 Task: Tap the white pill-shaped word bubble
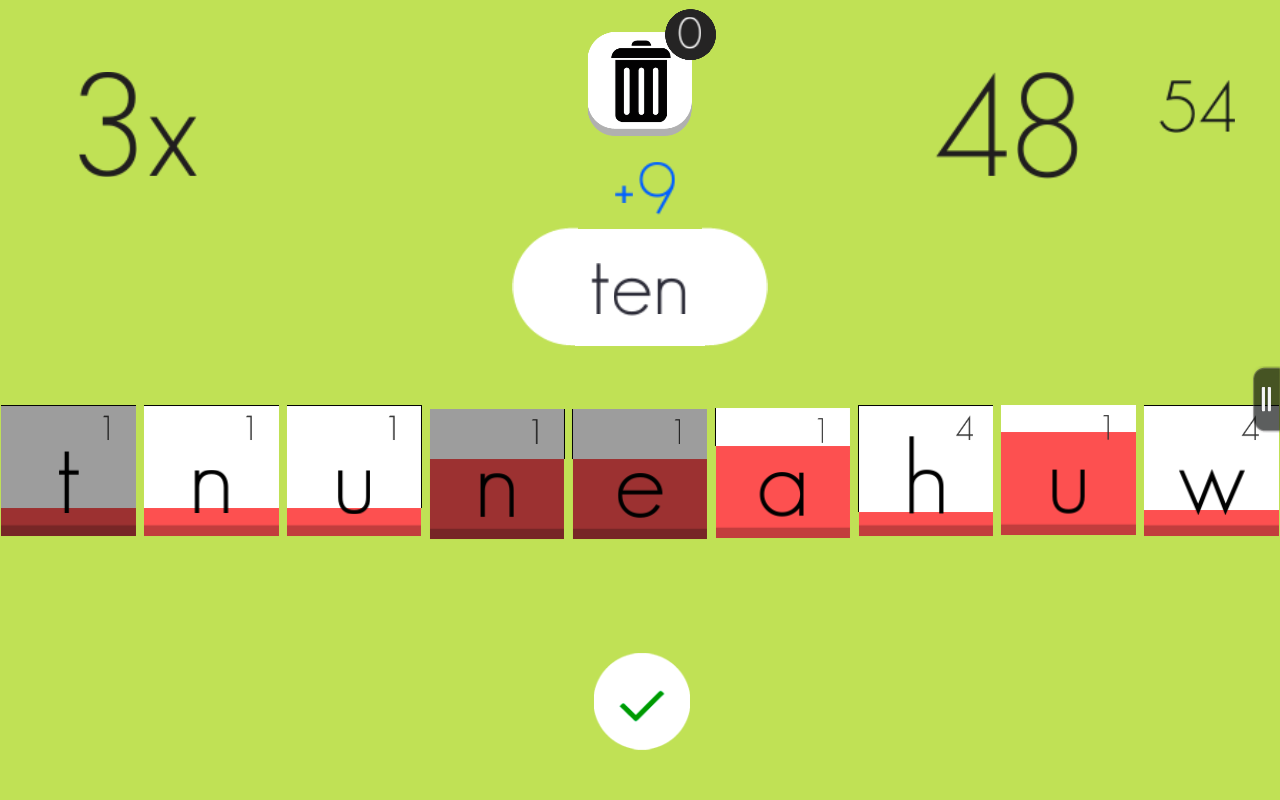click(x=640, y=287)
